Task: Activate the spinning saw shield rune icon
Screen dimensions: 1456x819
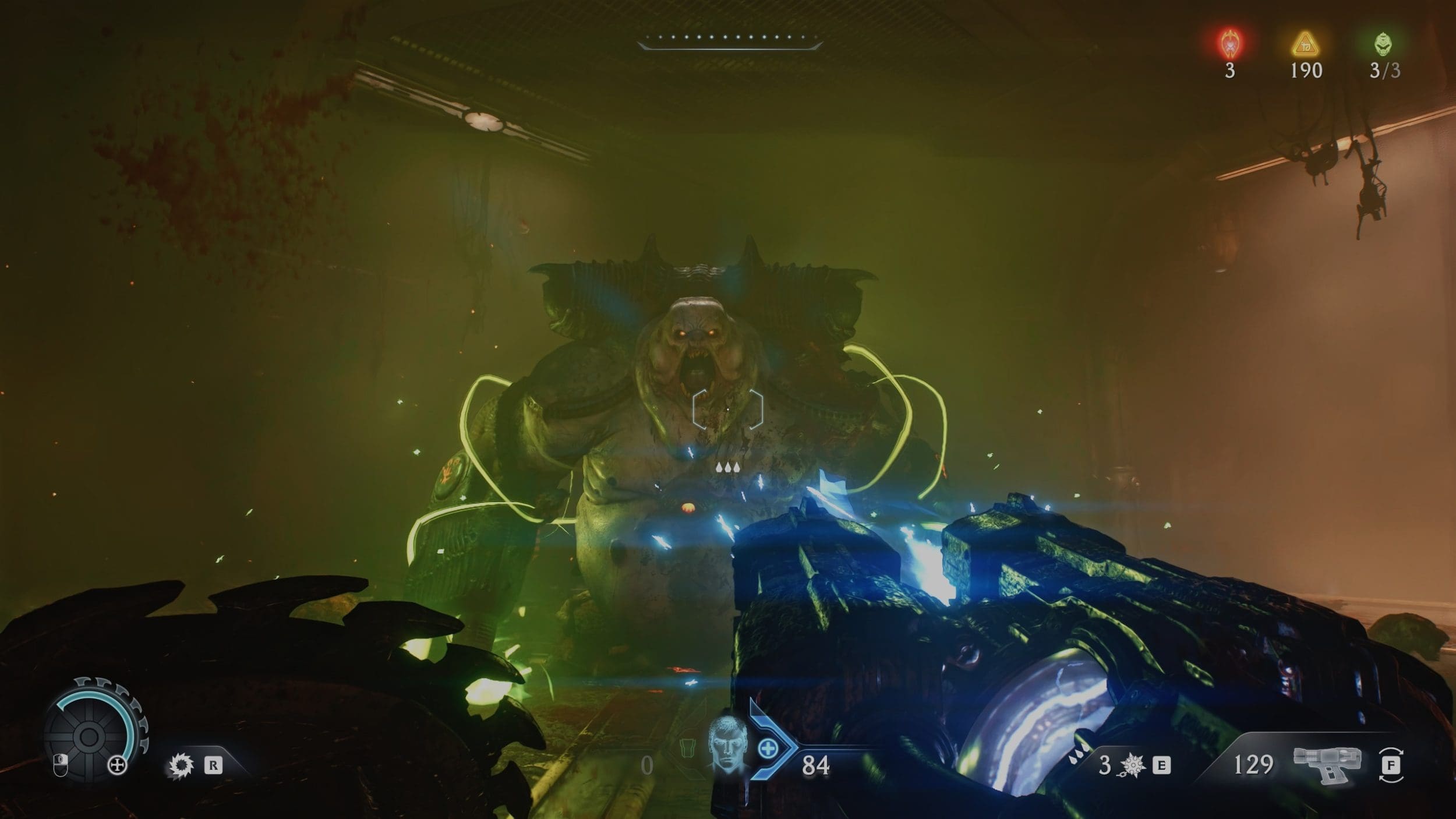Action: click(181, 765)
